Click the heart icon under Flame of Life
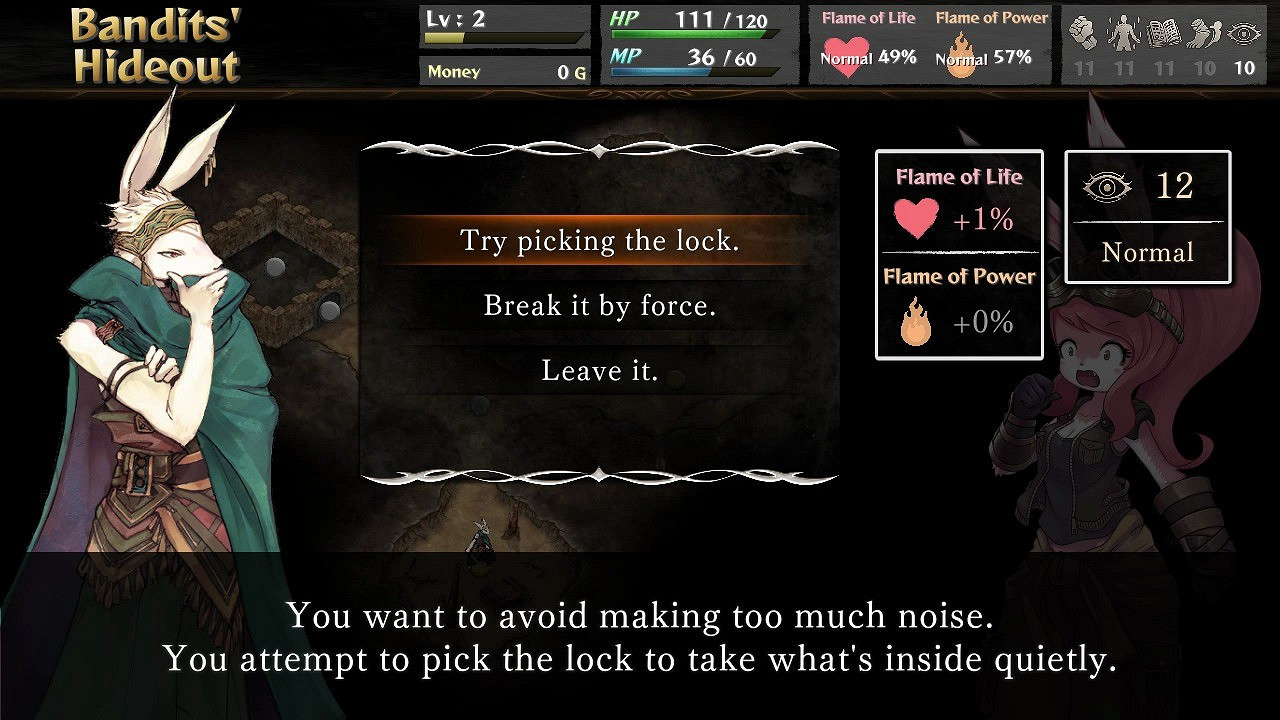The image size is (1280, 720). pyautogui.click(x=917, y=216)
